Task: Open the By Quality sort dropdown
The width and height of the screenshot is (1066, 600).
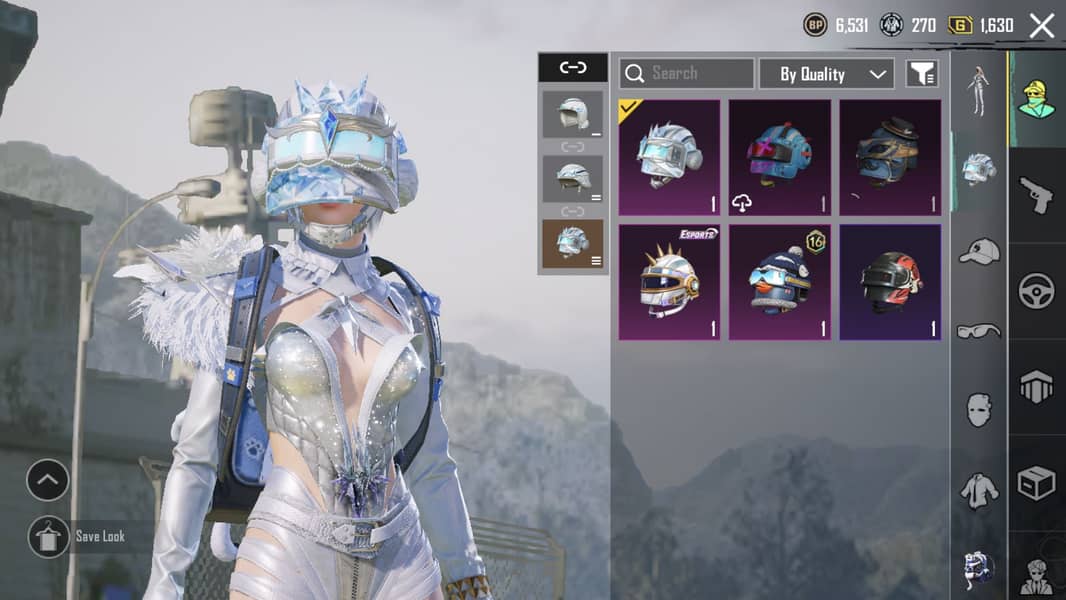Action: coord(826,74)
